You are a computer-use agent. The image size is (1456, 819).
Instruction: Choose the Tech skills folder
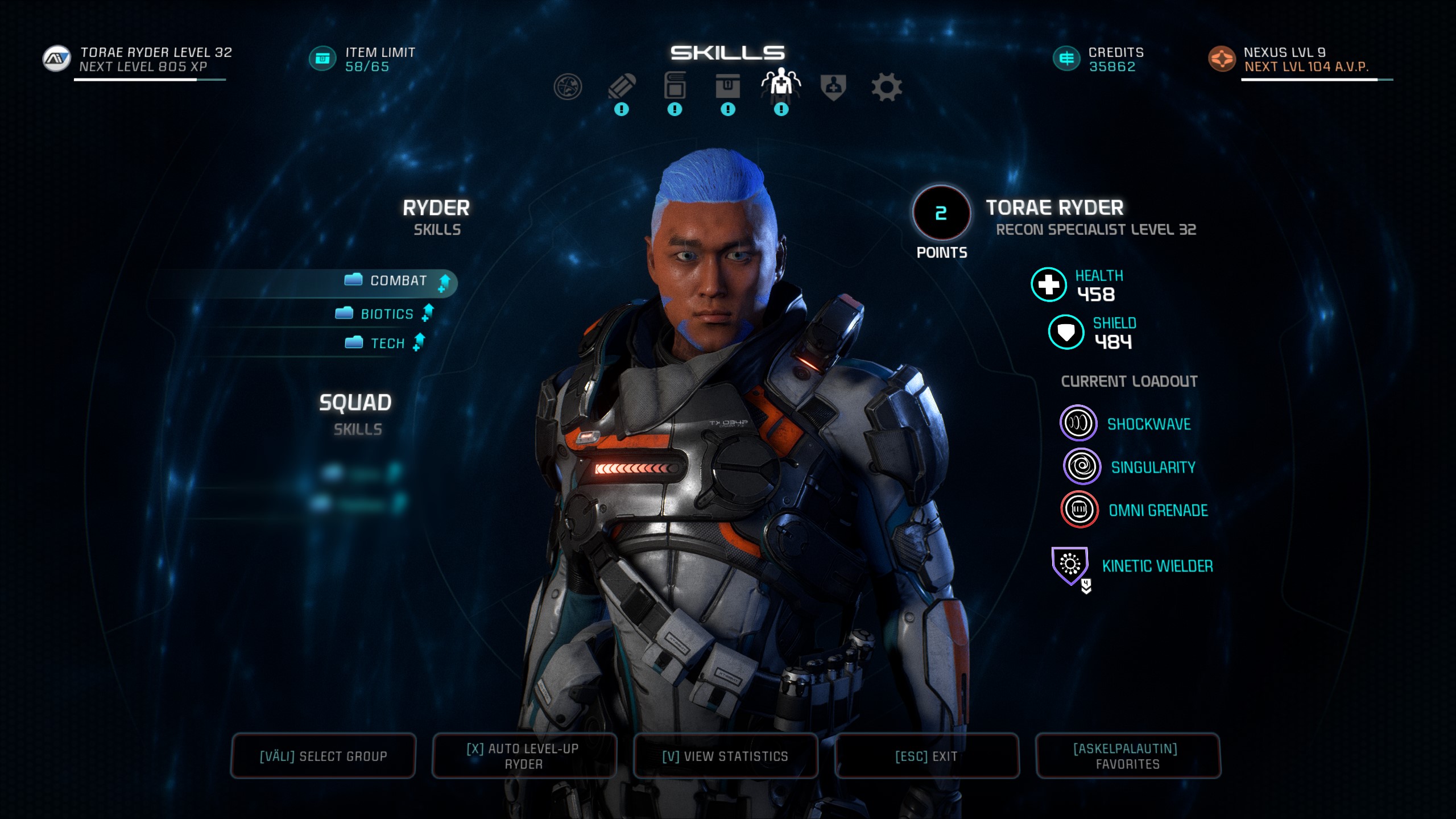coord(387,344)
